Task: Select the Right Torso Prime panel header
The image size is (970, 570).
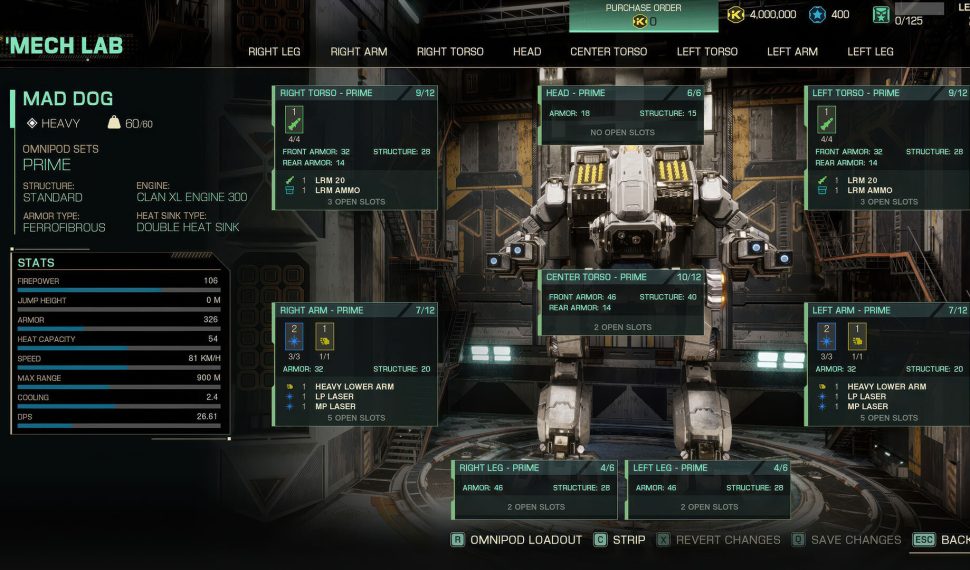Action: pyautogui.click(x=355, y=93)
